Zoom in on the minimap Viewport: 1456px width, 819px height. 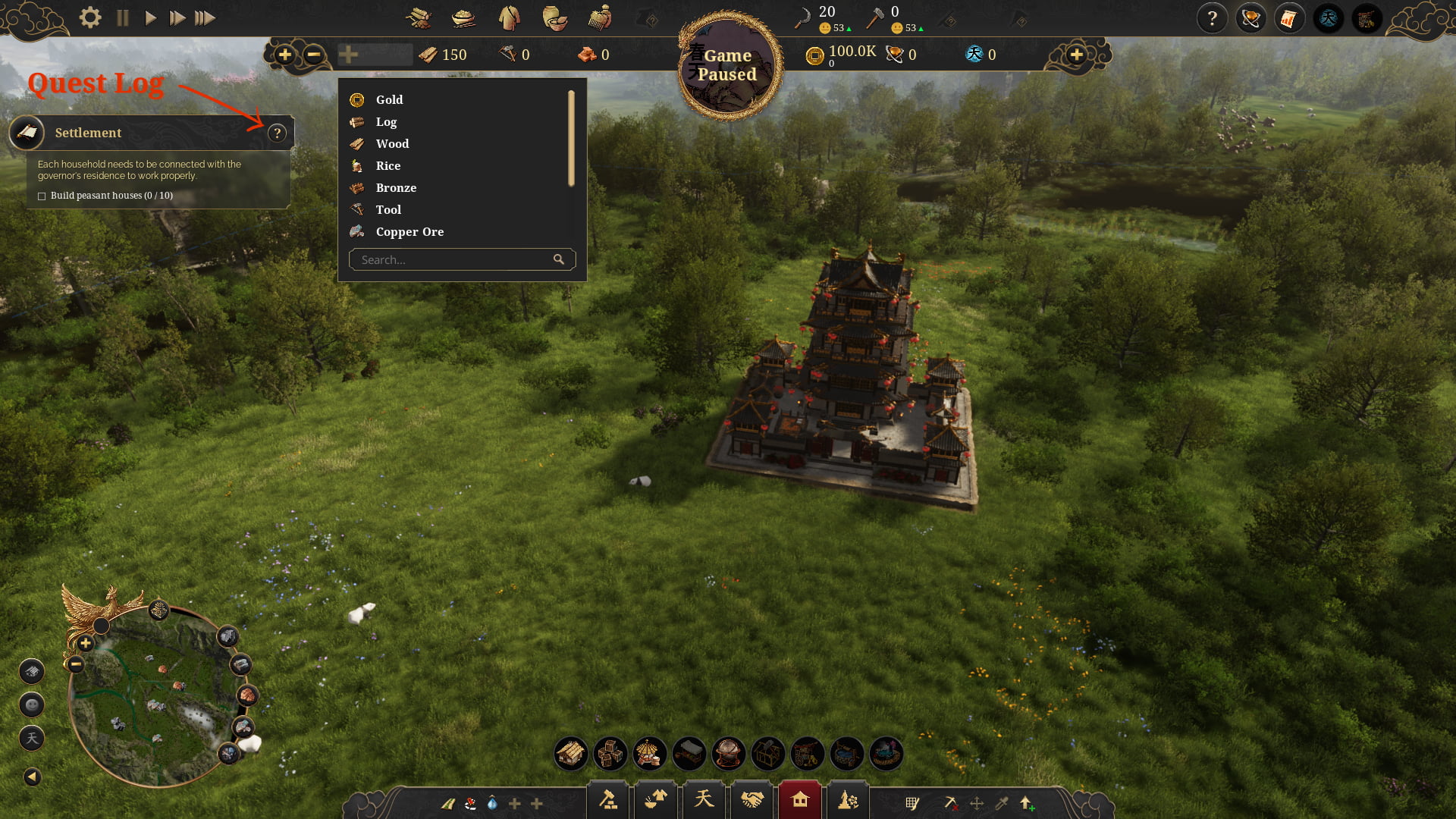click(x=86, y=644)
